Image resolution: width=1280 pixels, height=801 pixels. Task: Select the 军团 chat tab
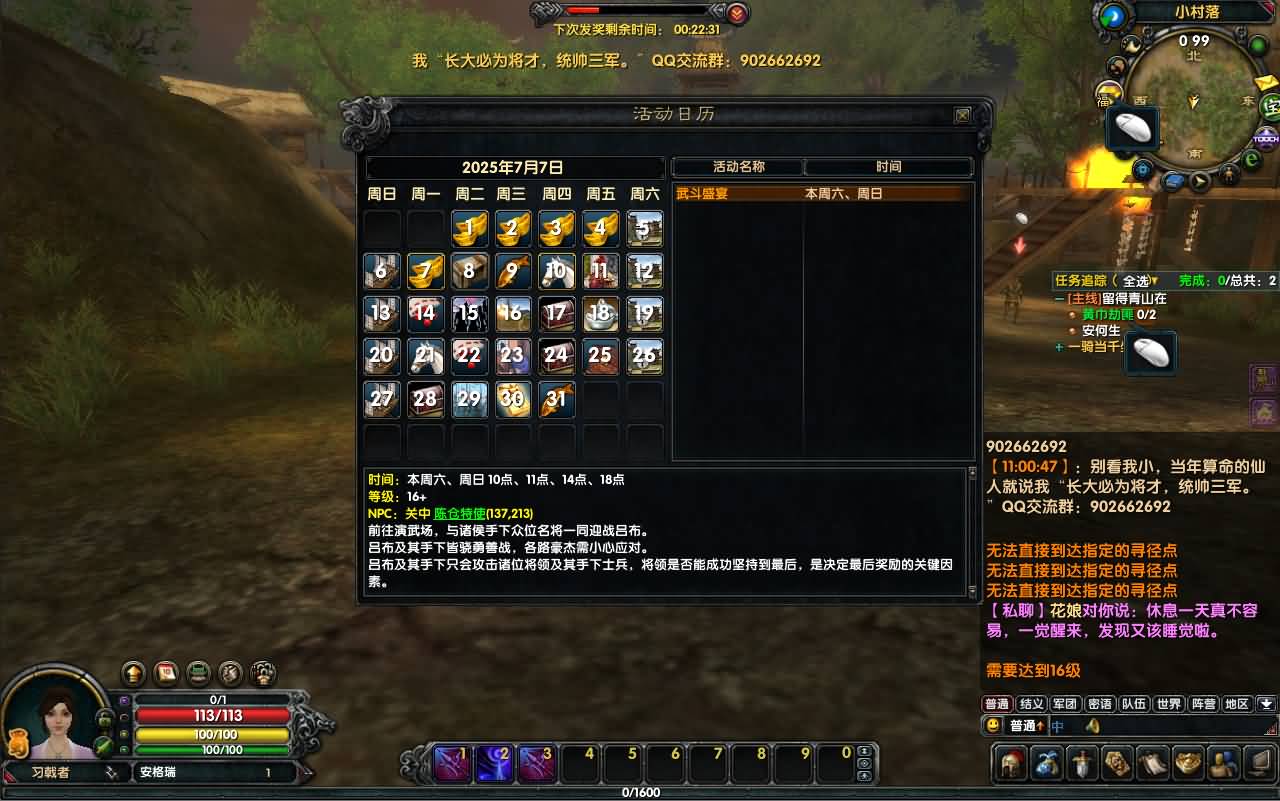[1065, 704]
